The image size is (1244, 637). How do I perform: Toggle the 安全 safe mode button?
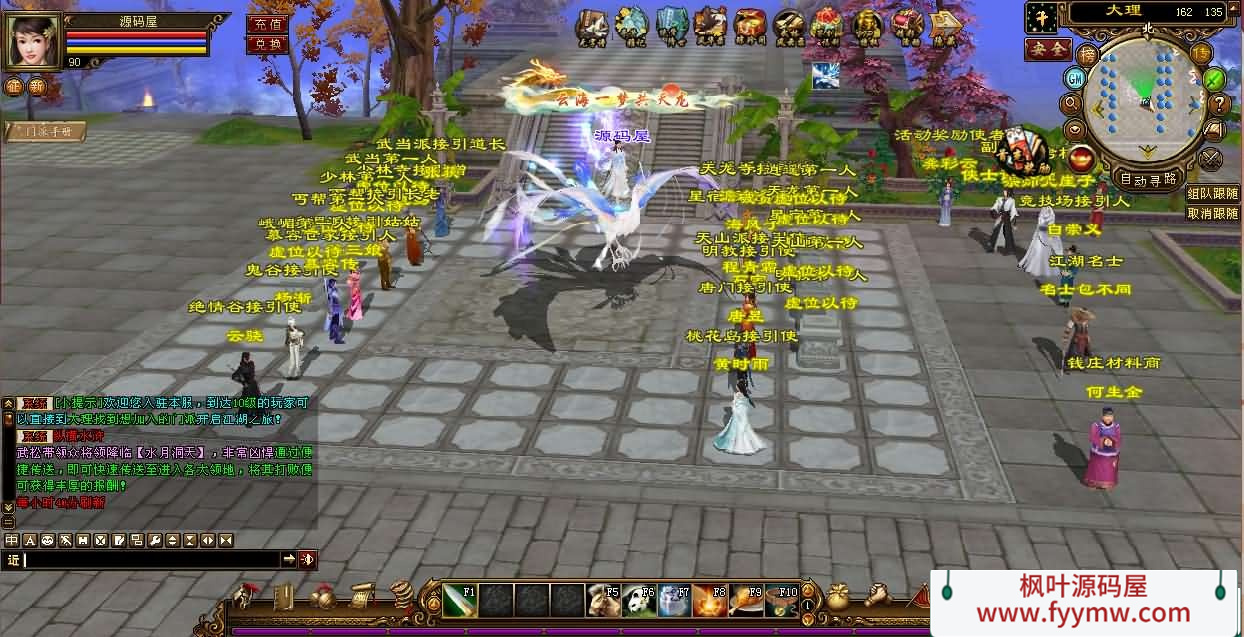coord(1047,49)
